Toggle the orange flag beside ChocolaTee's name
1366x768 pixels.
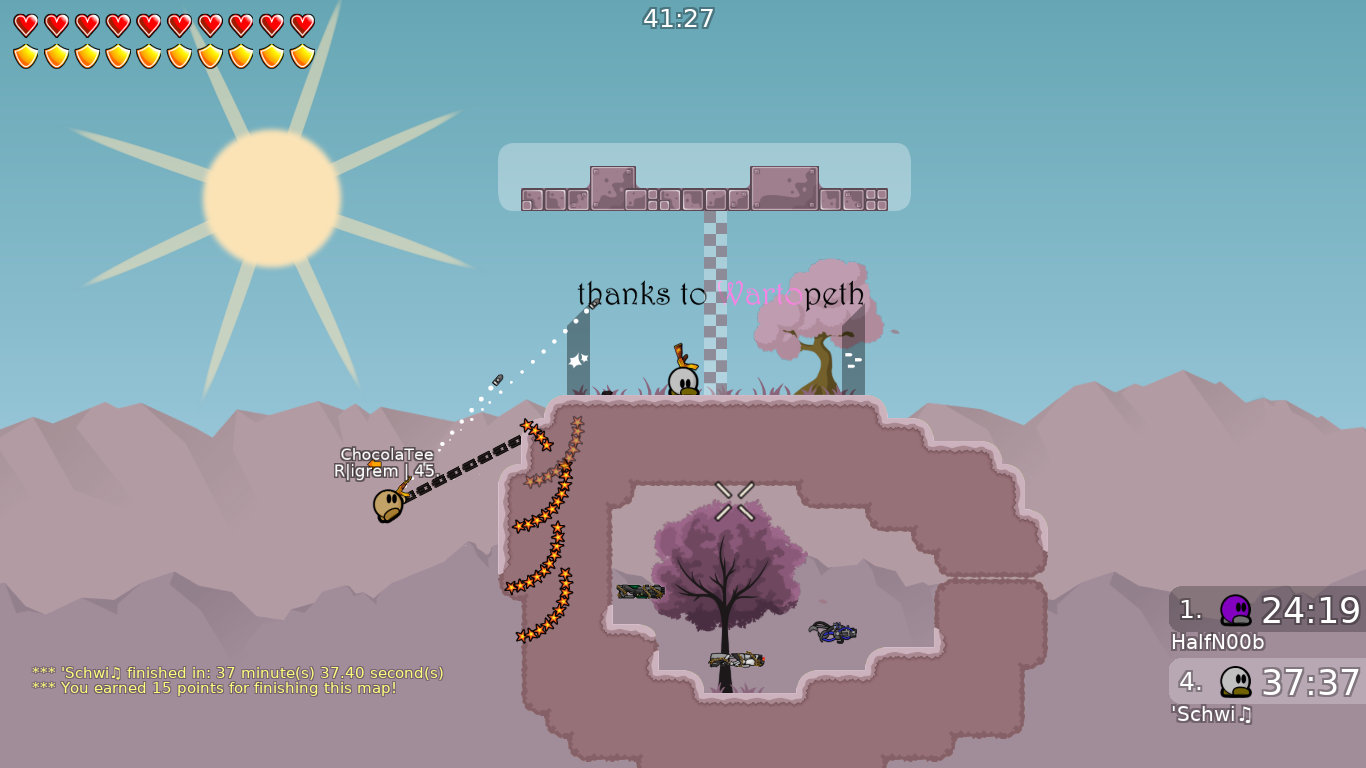point(373,466)
